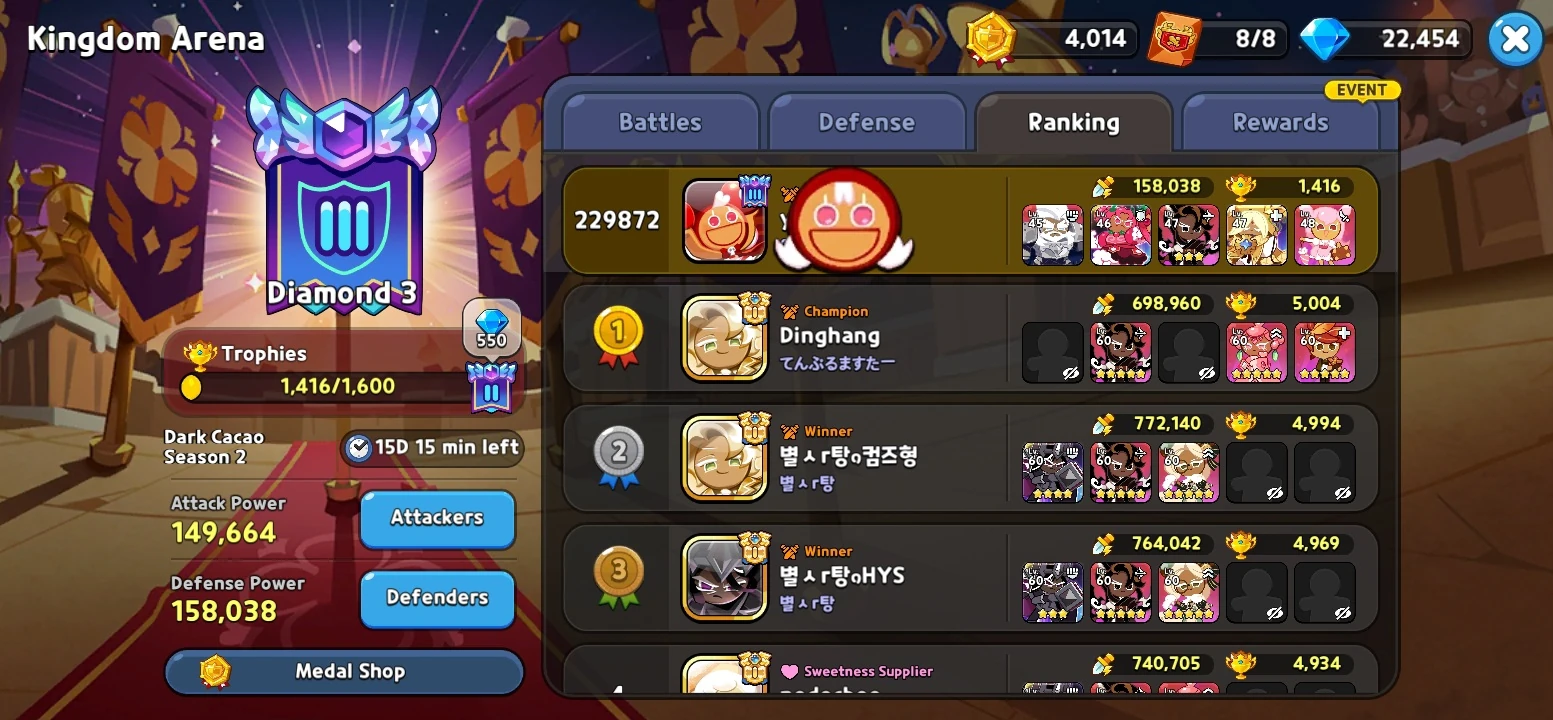Open the Defense tab

[x=868, y=121]
